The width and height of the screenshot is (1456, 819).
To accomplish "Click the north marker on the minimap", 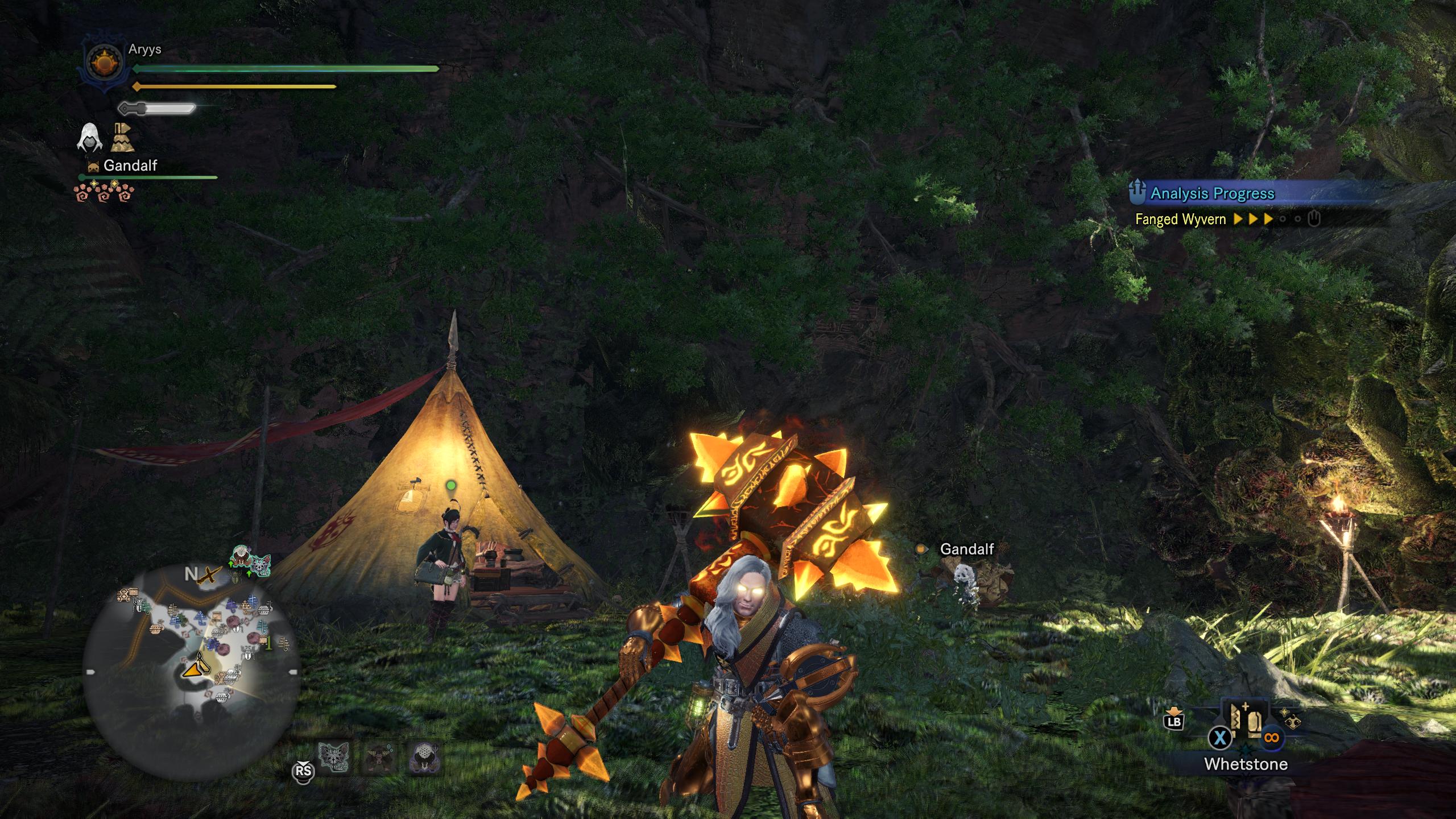I will [191, 574].
